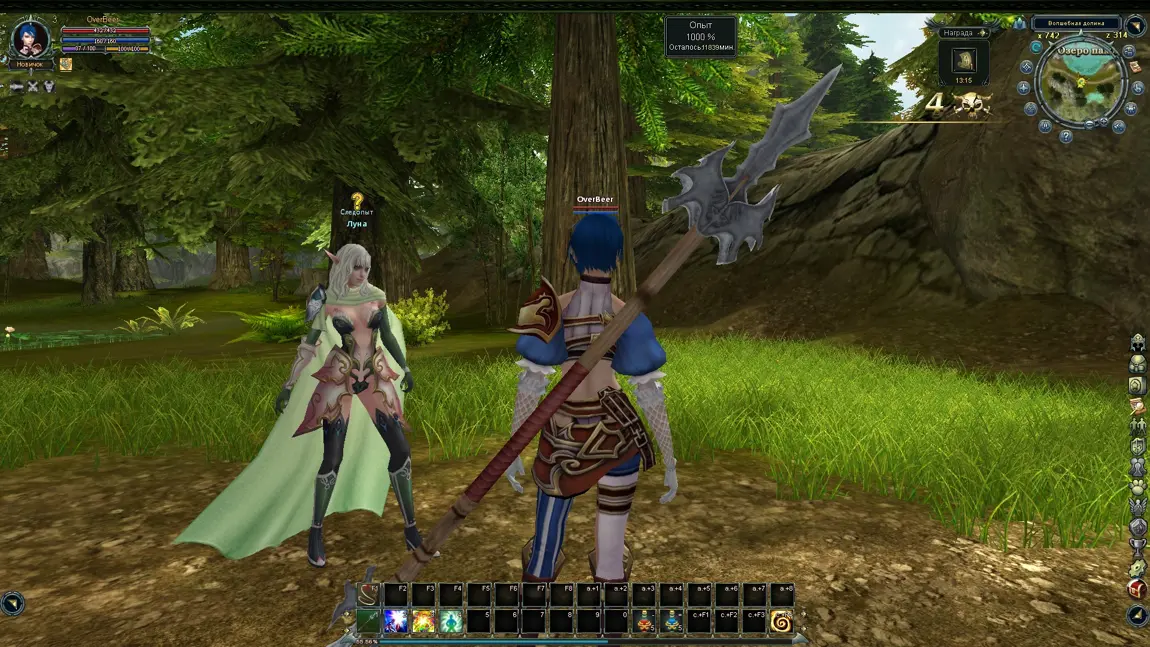
Task: Click the quest scroll with quill icon
Action: tap(1137, 406)
